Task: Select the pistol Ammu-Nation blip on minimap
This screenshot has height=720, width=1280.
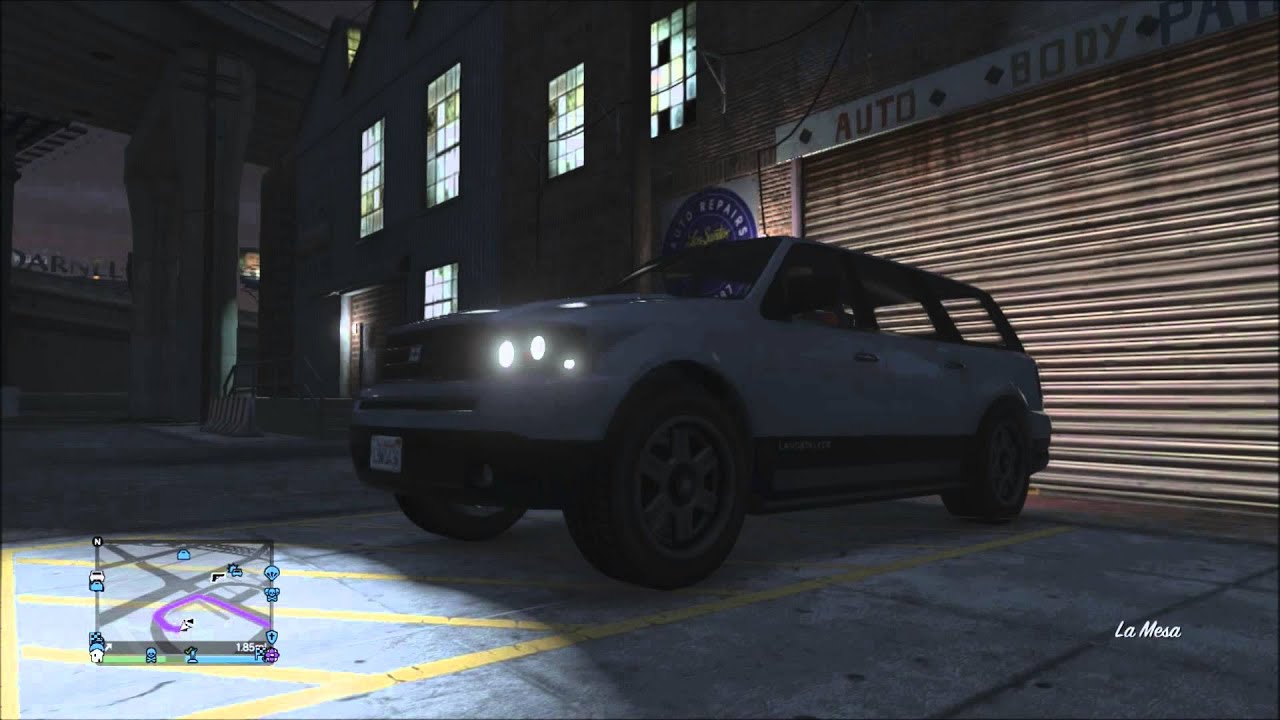Action: coord(218,577)
